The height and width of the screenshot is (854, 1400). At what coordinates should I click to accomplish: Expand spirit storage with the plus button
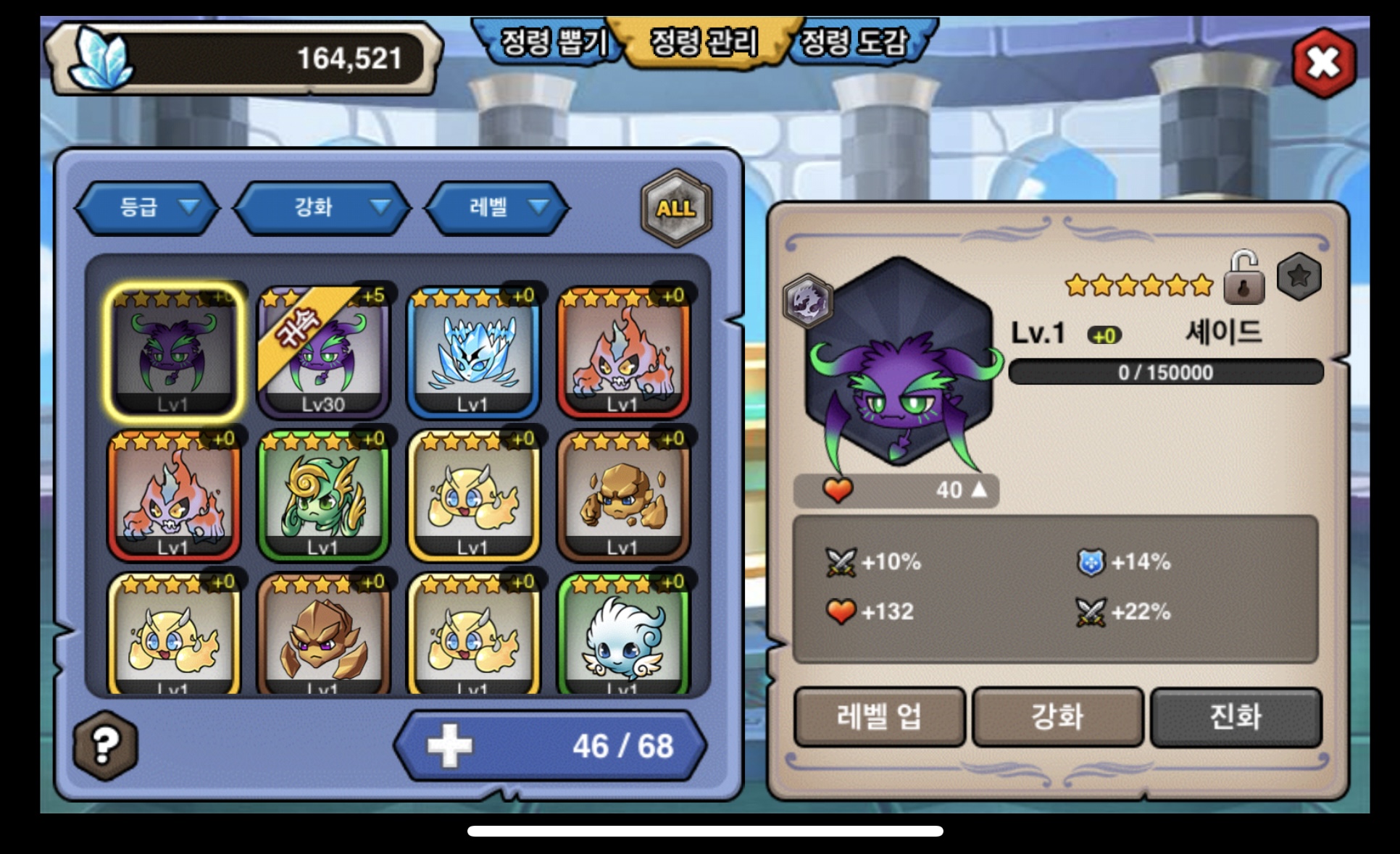(x=449, y=746)
